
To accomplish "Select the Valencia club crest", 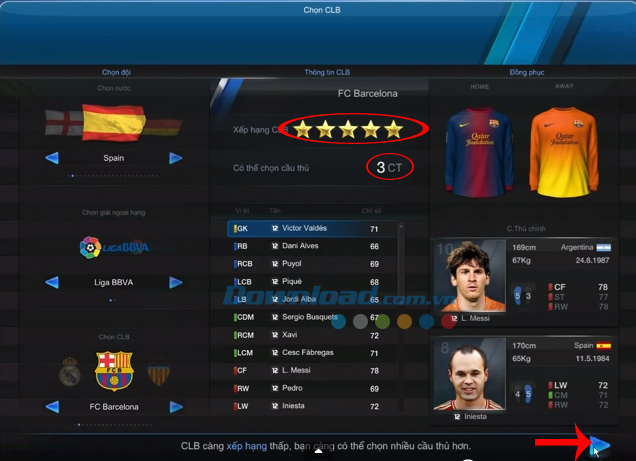I will (158, 373).
